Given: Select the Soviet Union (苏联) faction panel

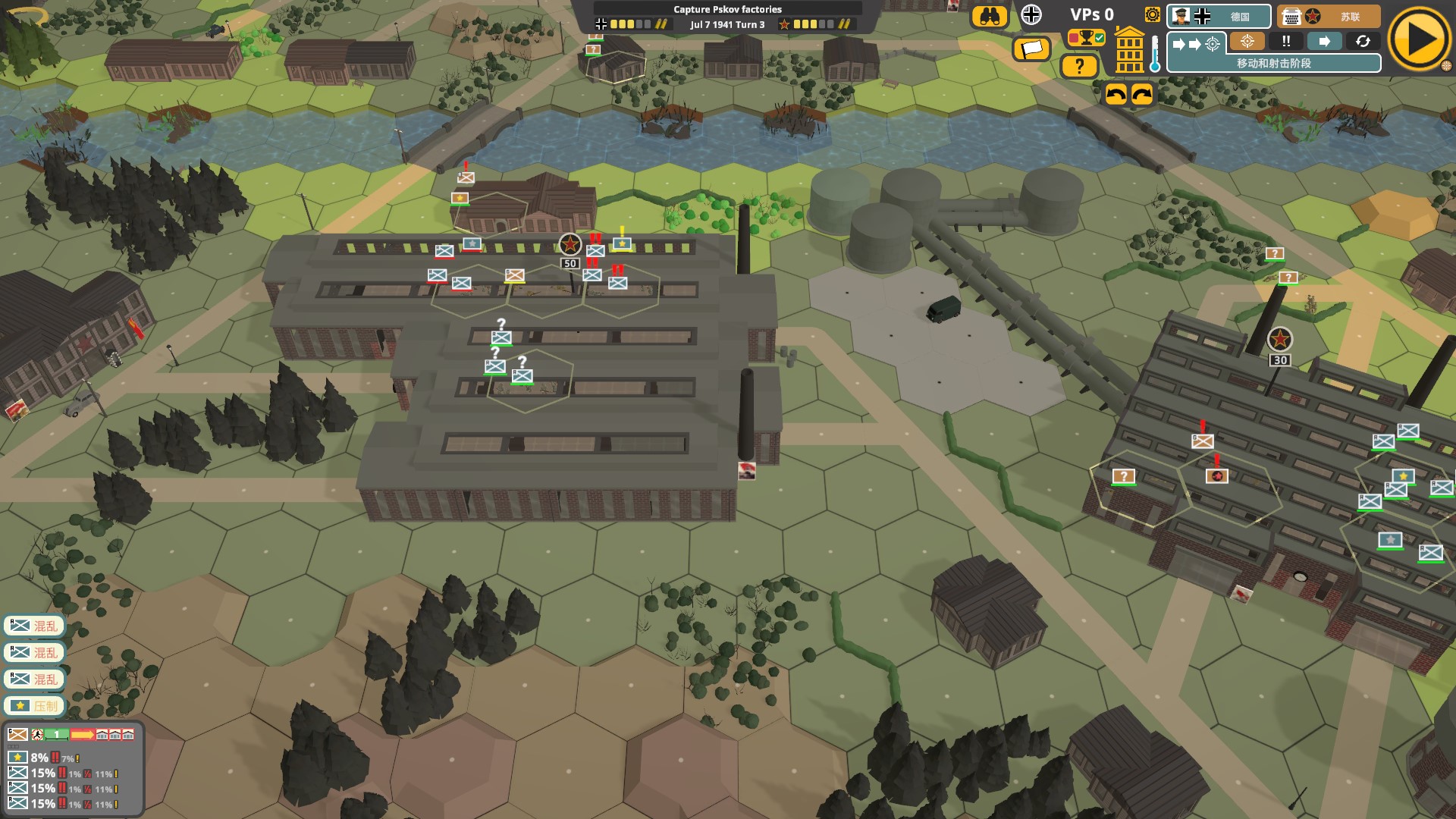Looking at the screenshot, I should (1328, 17).
